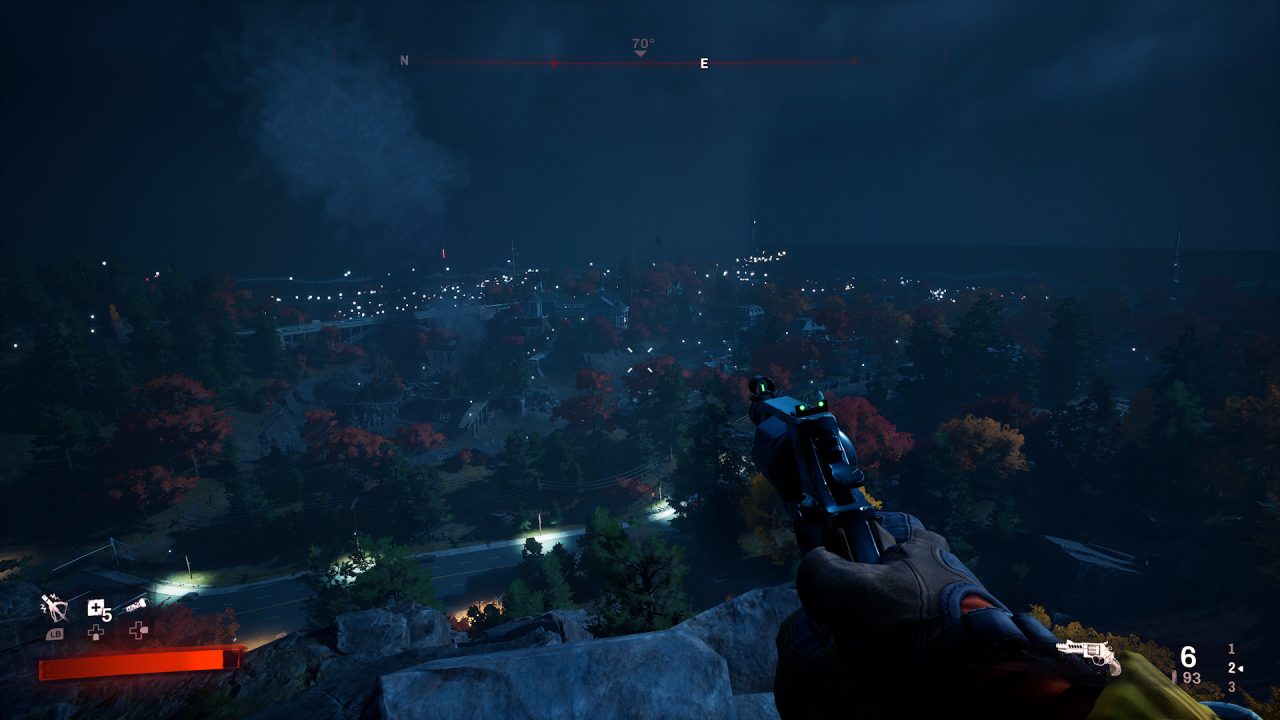This screenshot has height=720, width=1280.
Task: Click the compass North marker
Action: coord(404,61)
